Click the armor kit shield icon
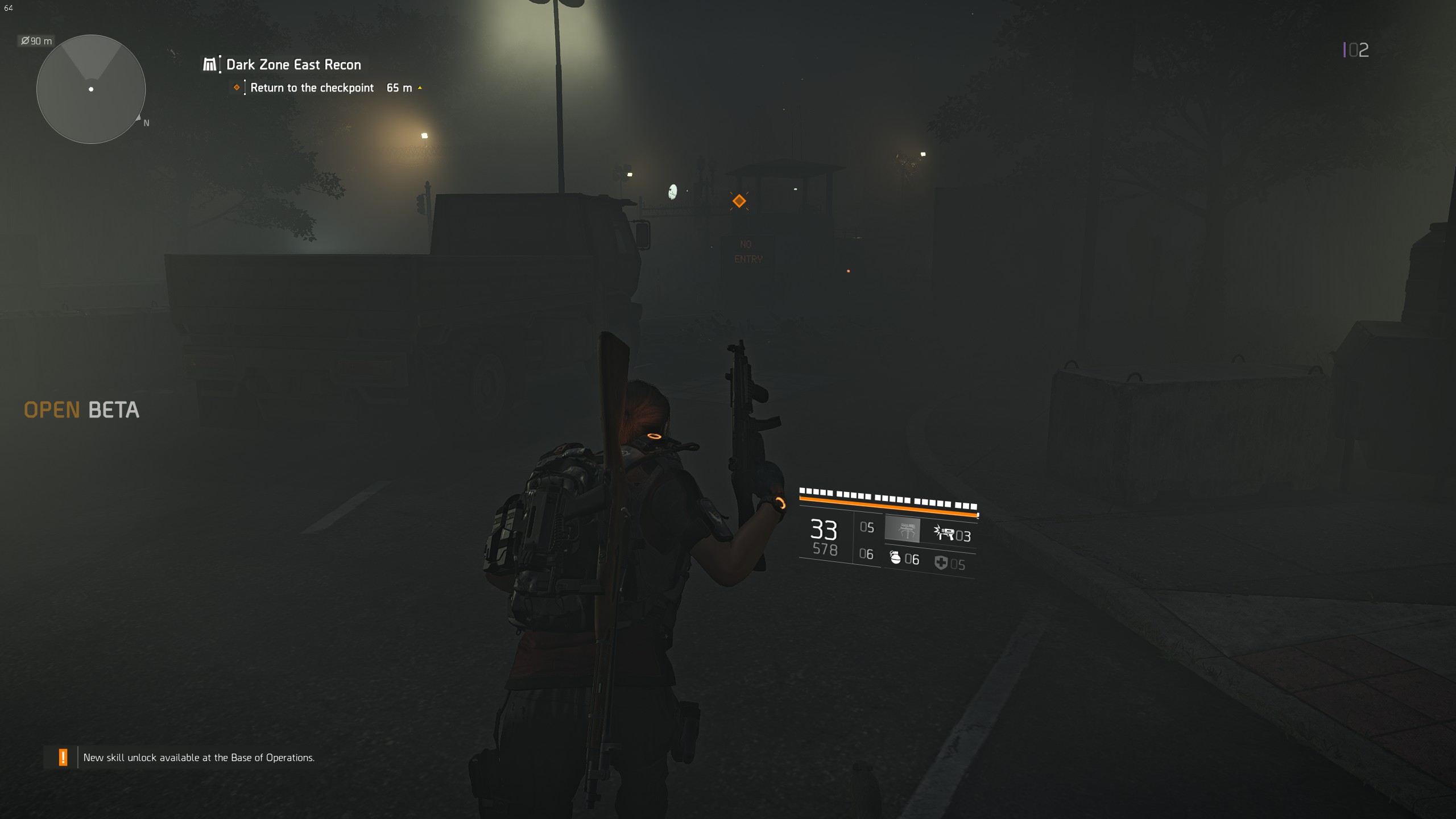 pos(940,562)
